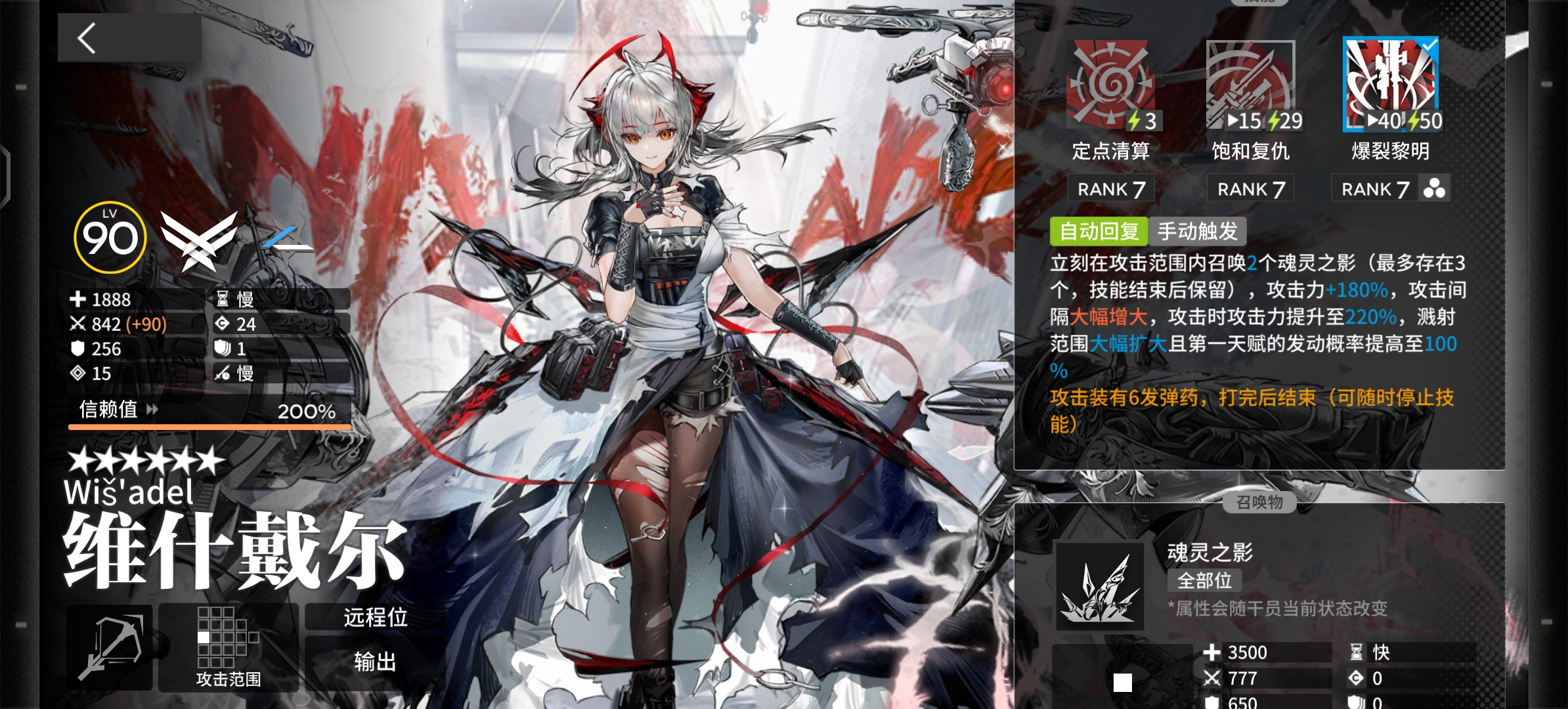Click the back arrow to exit
Viewport: 1568px width, 709px height.
[x=85, y=37]
